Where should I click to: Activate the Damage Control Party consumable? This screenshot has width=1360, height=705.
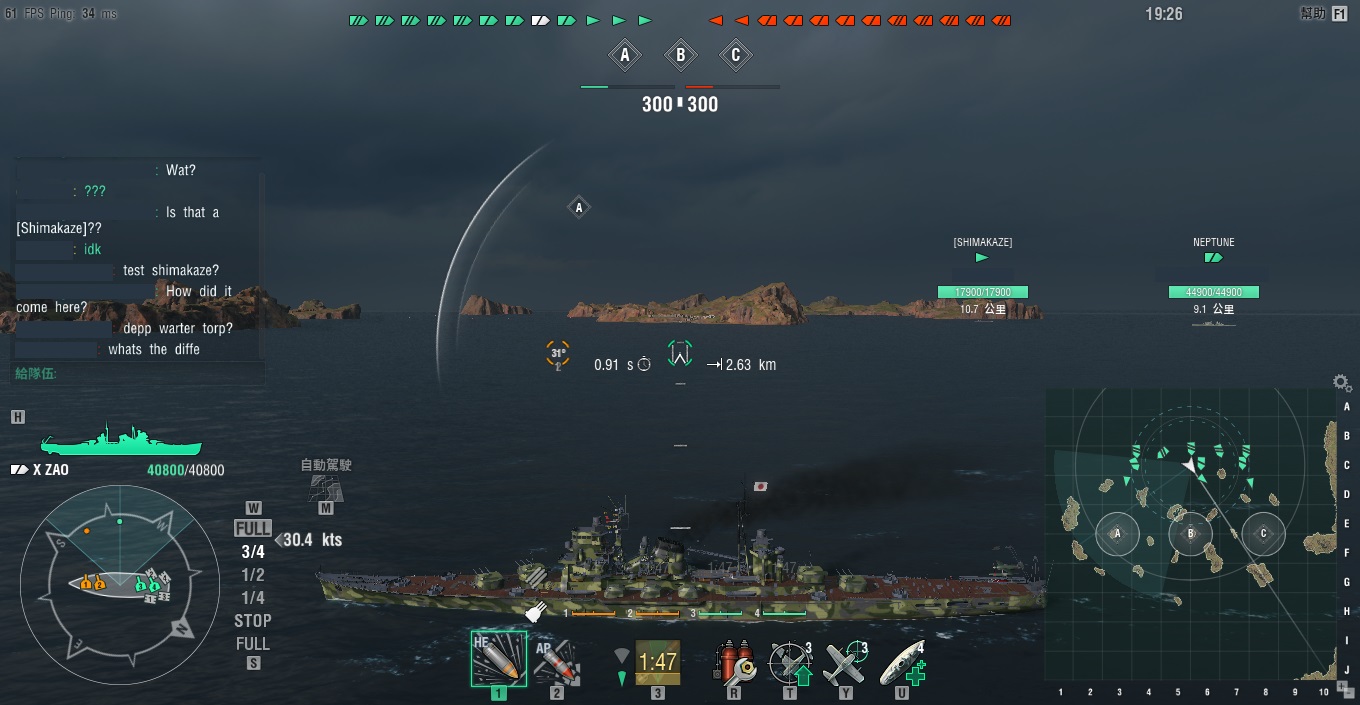[733, 662]
